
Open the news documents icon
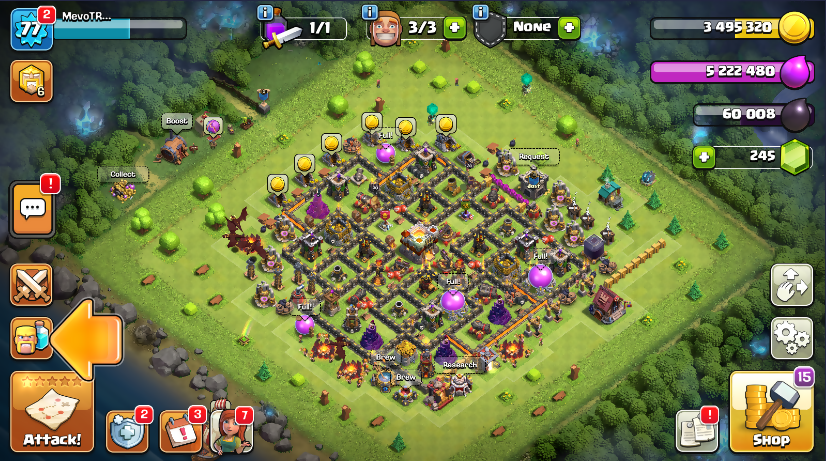tap(697, 431)
